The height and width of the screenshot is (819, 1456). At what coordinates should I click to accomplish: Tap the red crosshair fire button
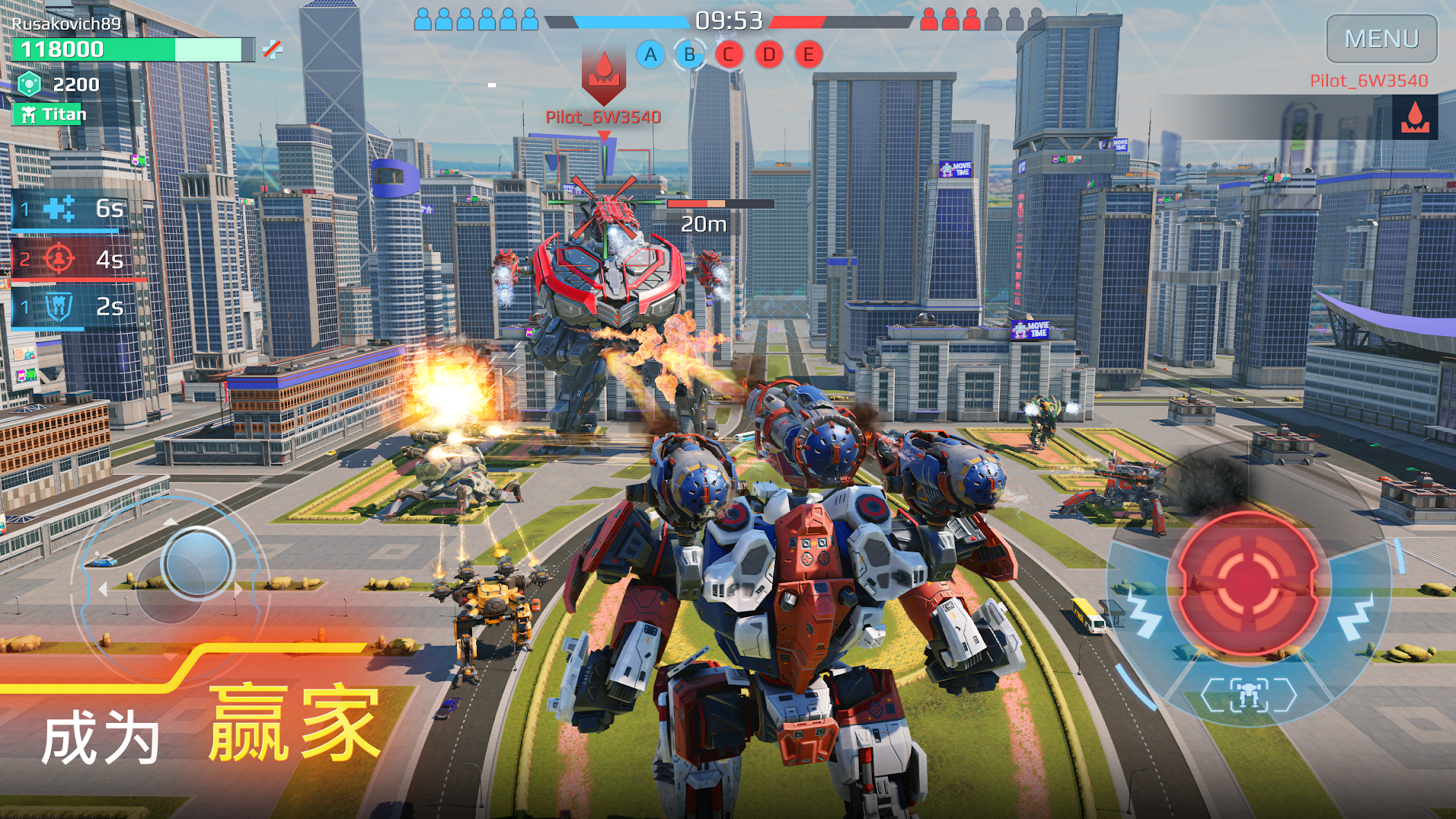pyautogui.click(x=1248, y=582)
